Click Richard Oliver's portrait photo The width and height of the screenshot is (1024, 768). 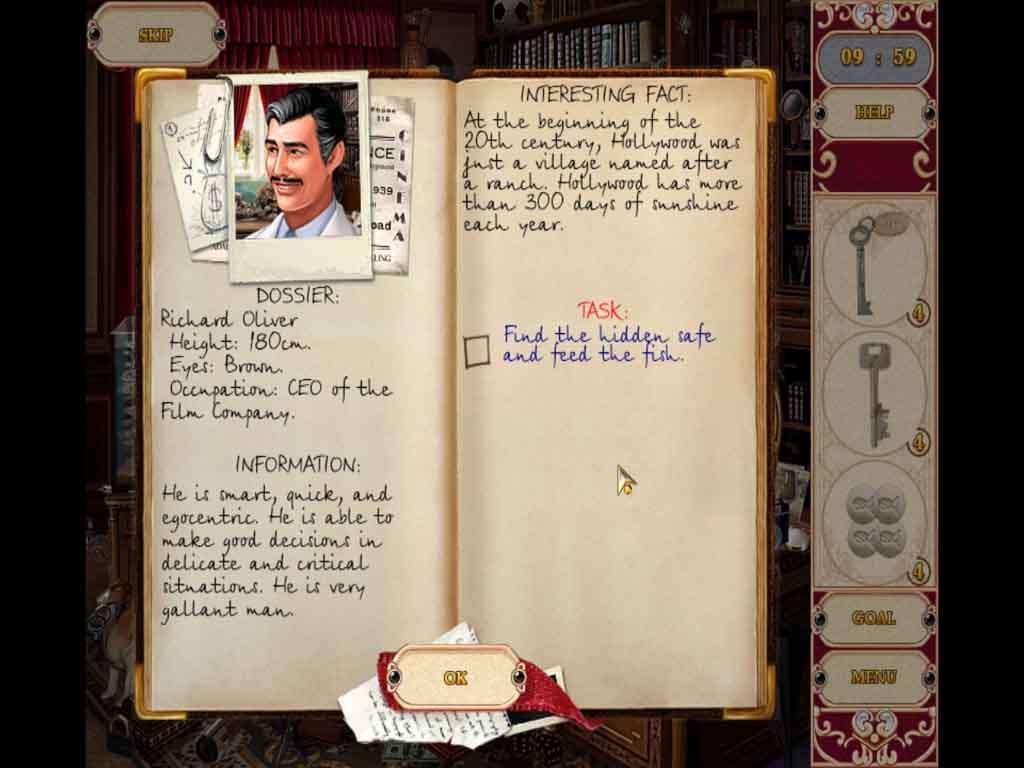pyautogui.click(x=297, y=163)
